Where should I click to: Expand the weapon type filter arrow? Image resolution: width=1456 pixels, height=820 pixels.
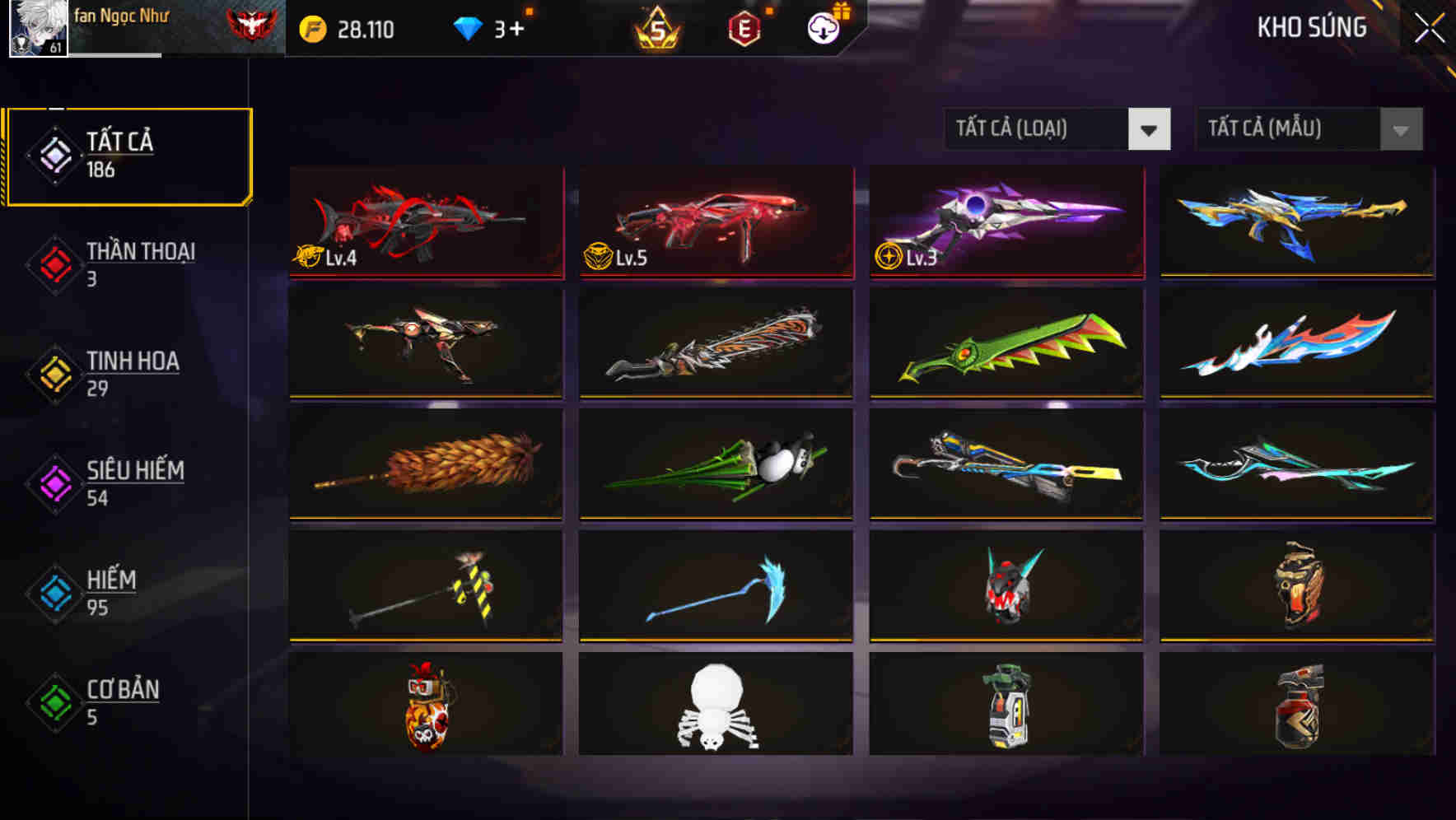pos(1150,129)
